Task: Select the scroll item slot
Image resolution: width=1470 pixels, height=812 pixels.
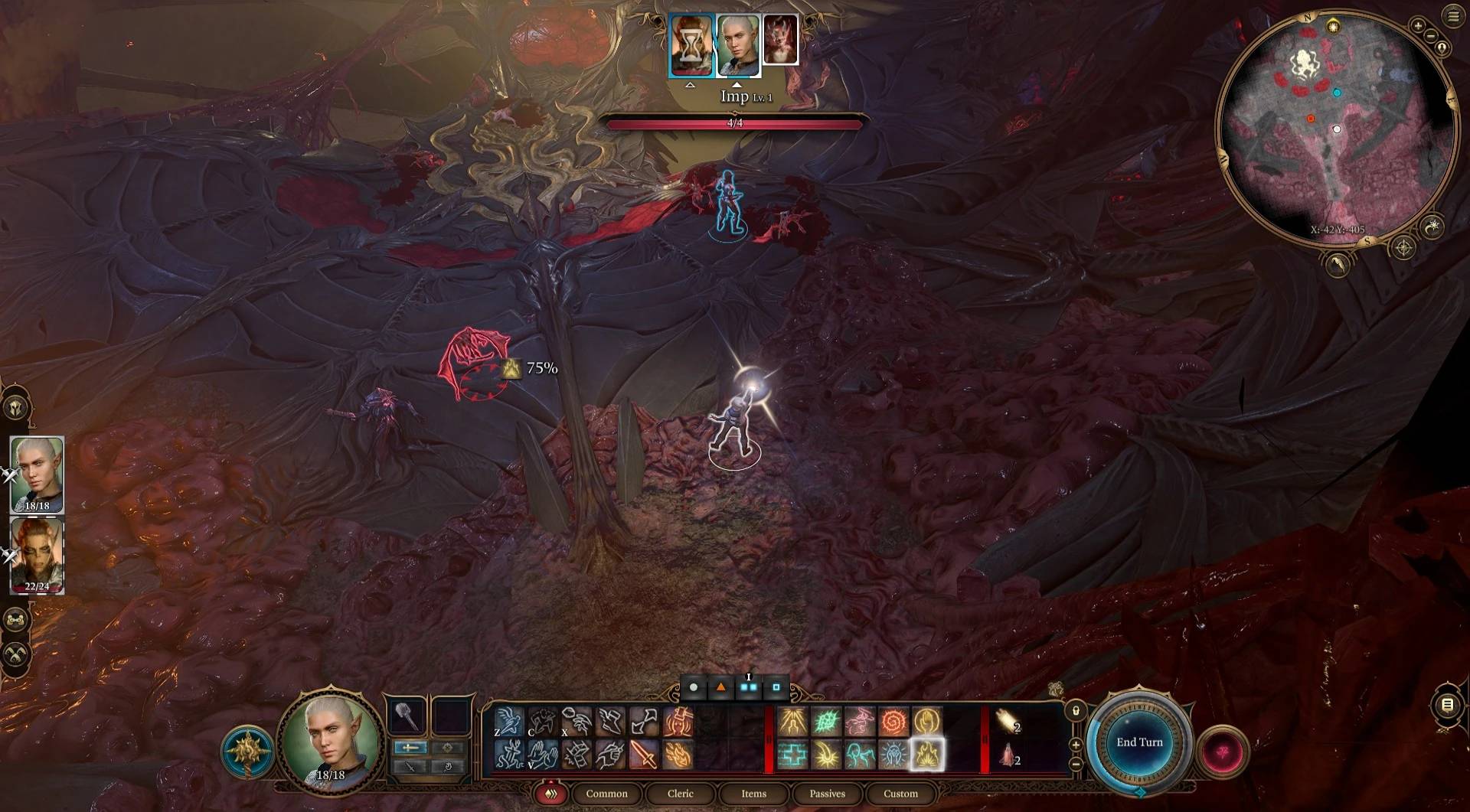Action: click(x=1008, y=721)
